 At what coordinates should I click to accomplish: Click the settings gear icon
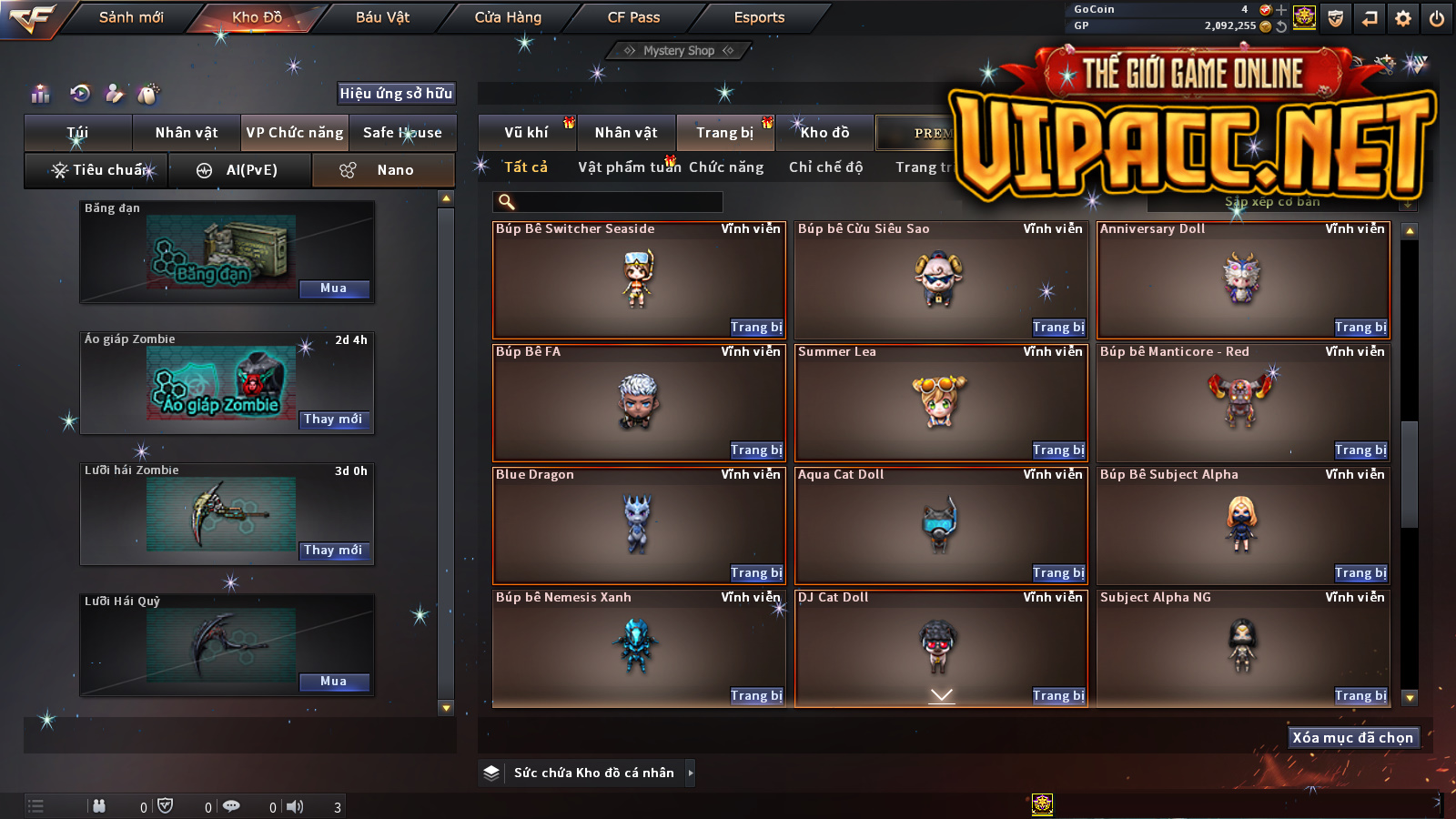(1403, 18)
